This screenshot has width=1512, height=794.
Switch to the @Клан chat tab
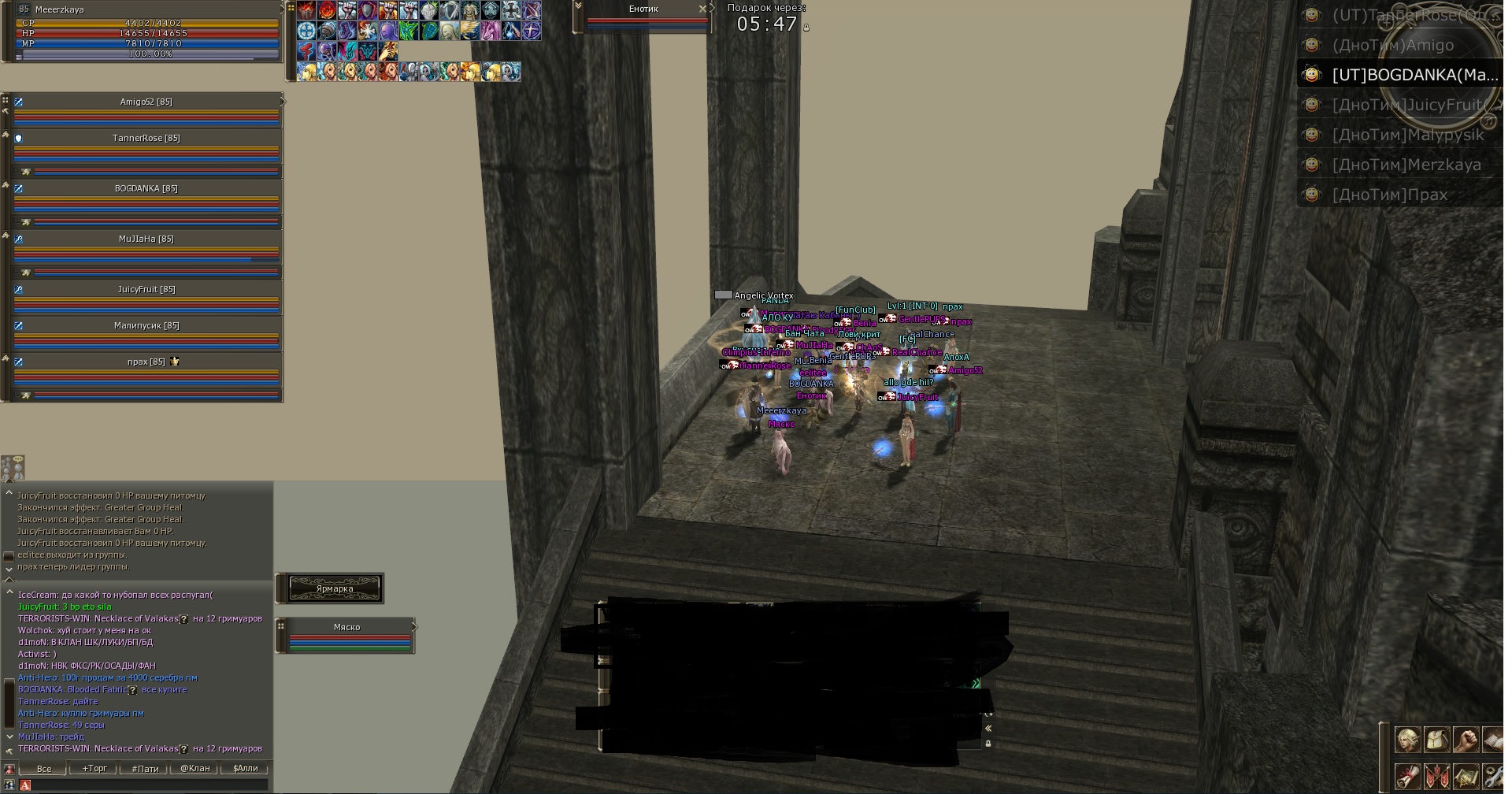coord(195,769)
